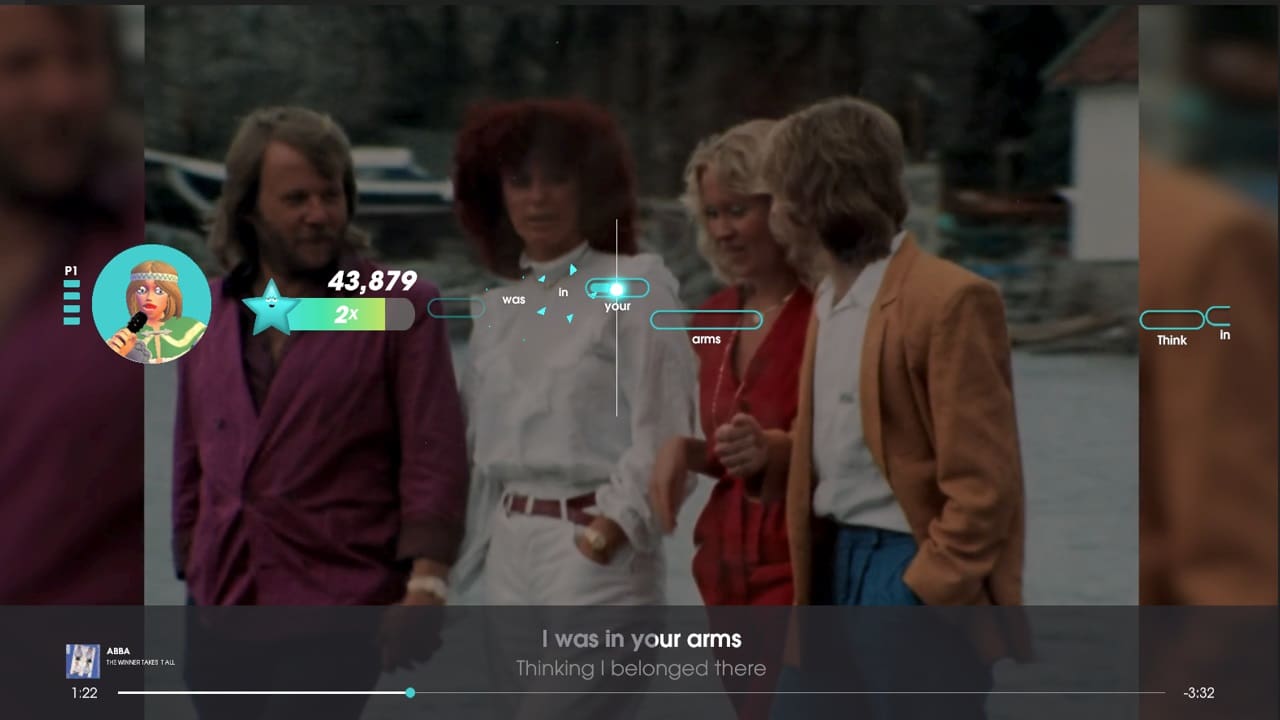The width and height of the screenshot is (1280, 720).
Task: Select the lyric line 'I was in your arms'
Action: pos(639,640)
